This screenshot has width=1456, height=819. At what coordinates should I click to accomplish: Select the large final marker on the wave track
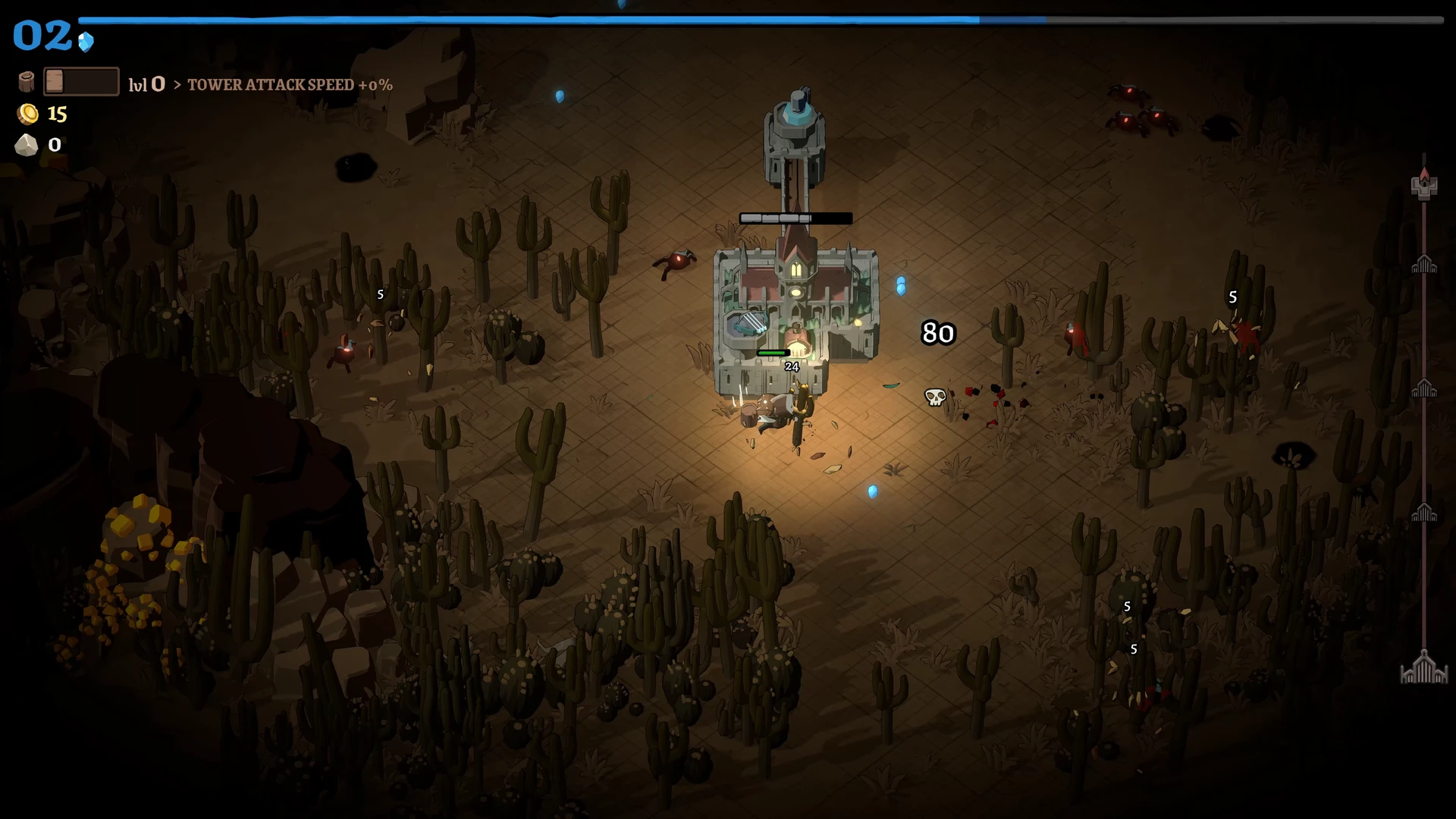coord(1423,669)
